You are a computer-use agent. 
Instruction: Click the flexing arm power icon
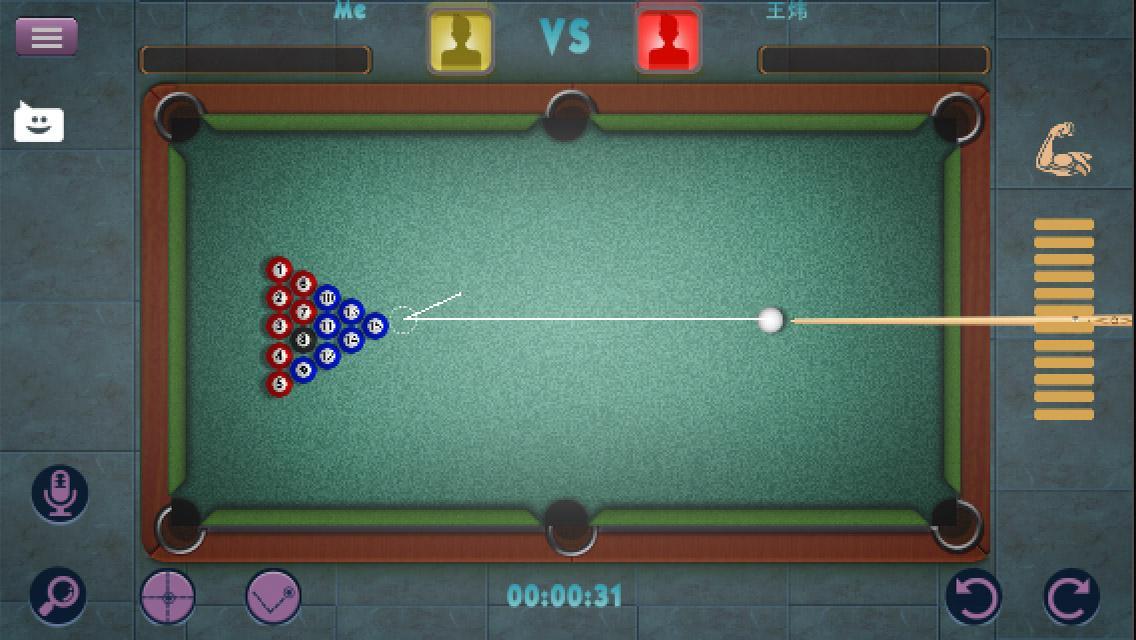pos(1063,151)
